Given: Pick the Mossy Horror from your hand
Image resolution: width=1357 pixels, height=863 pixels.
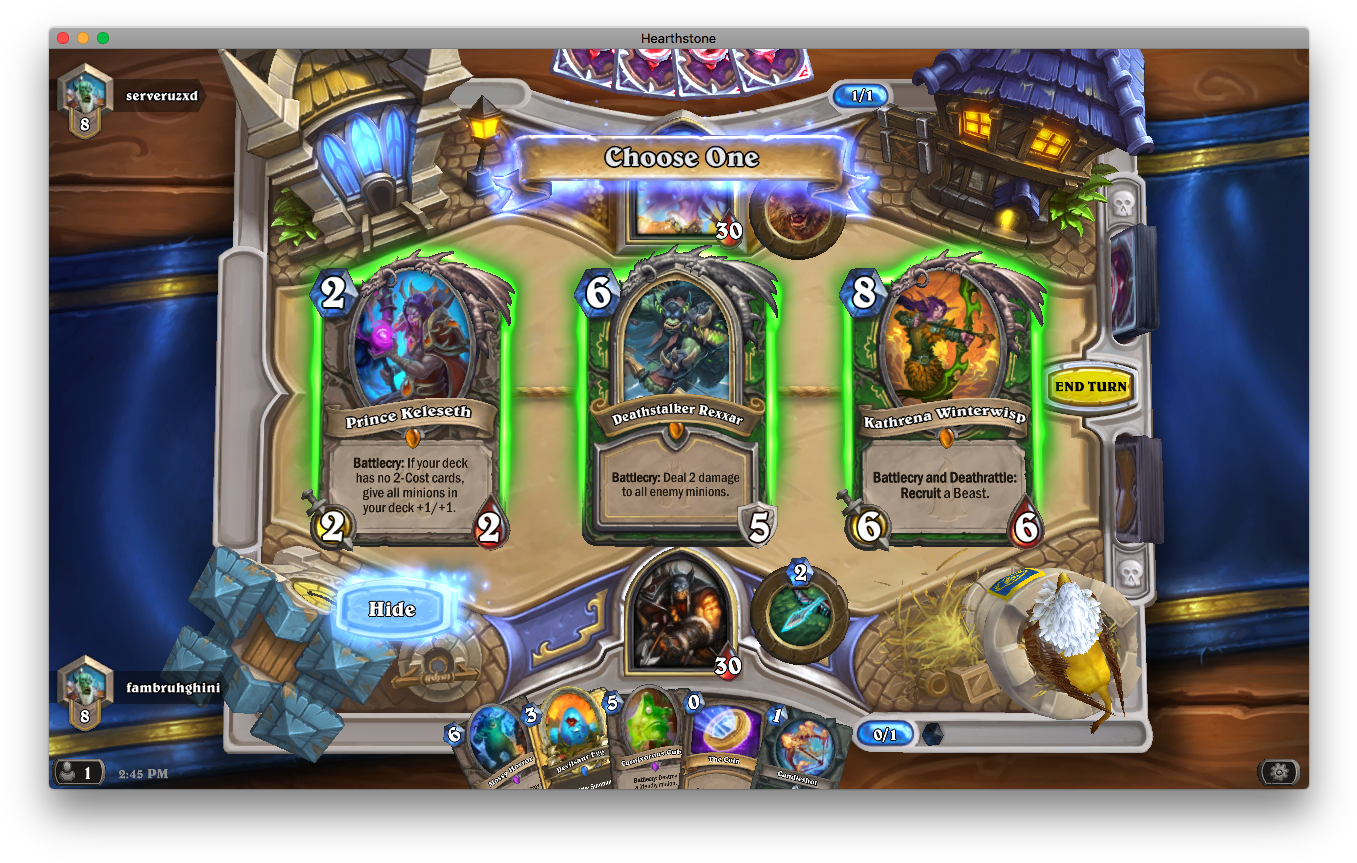Looking at the screenshot, I should [495, 740].
